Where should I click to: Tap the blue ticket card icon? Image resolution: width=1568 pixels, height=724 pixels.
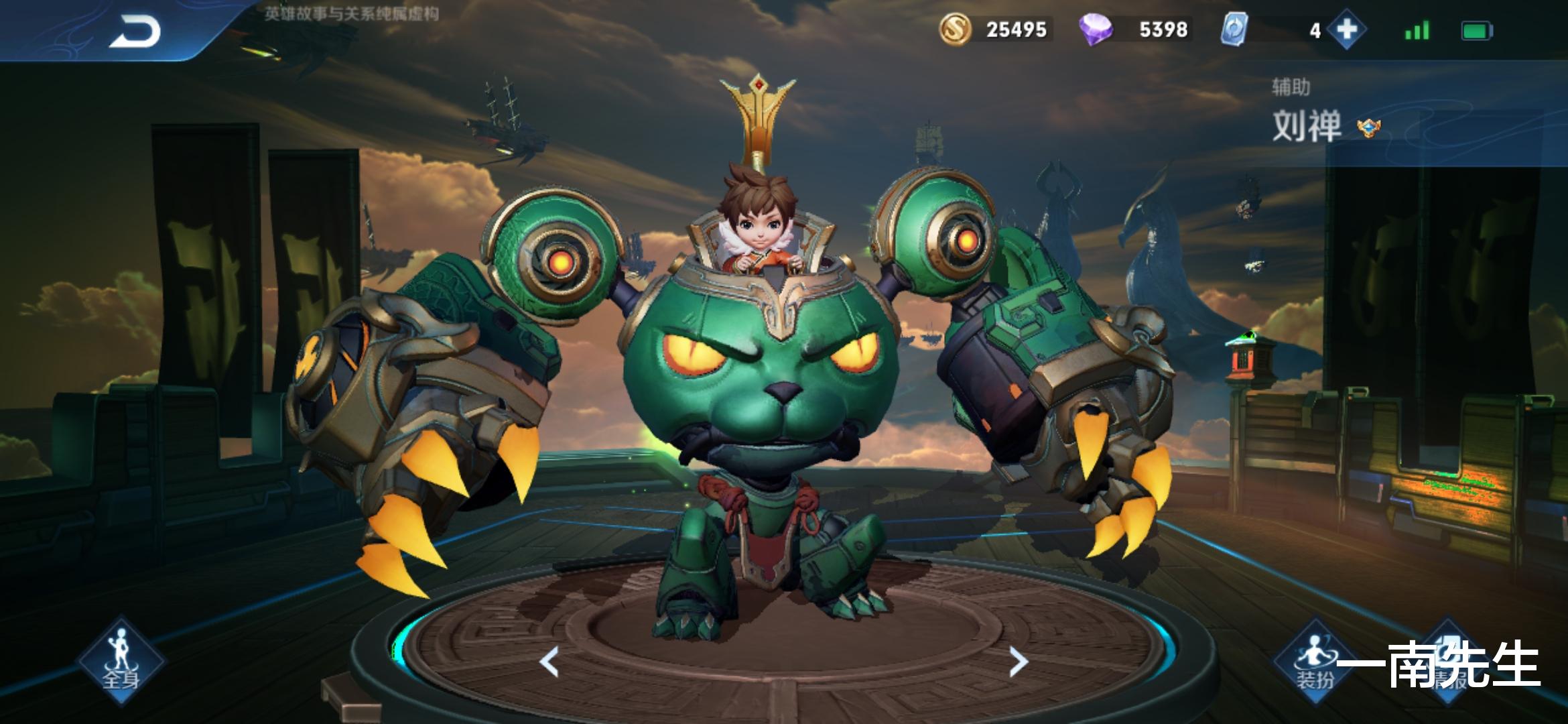(1234, 30)
